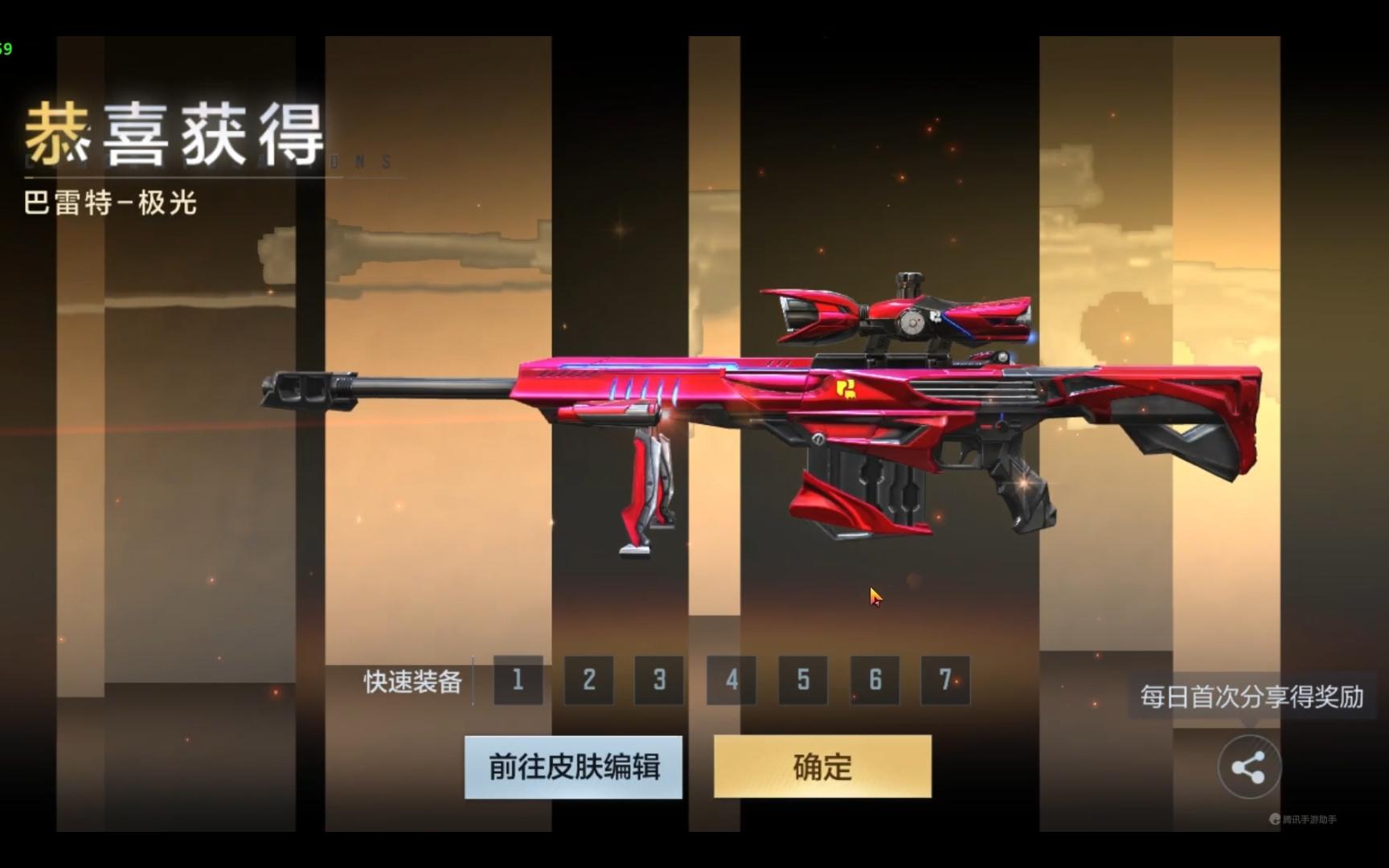
Task: Click the green FPS counter in top-left corner
Action: (6, 50)
